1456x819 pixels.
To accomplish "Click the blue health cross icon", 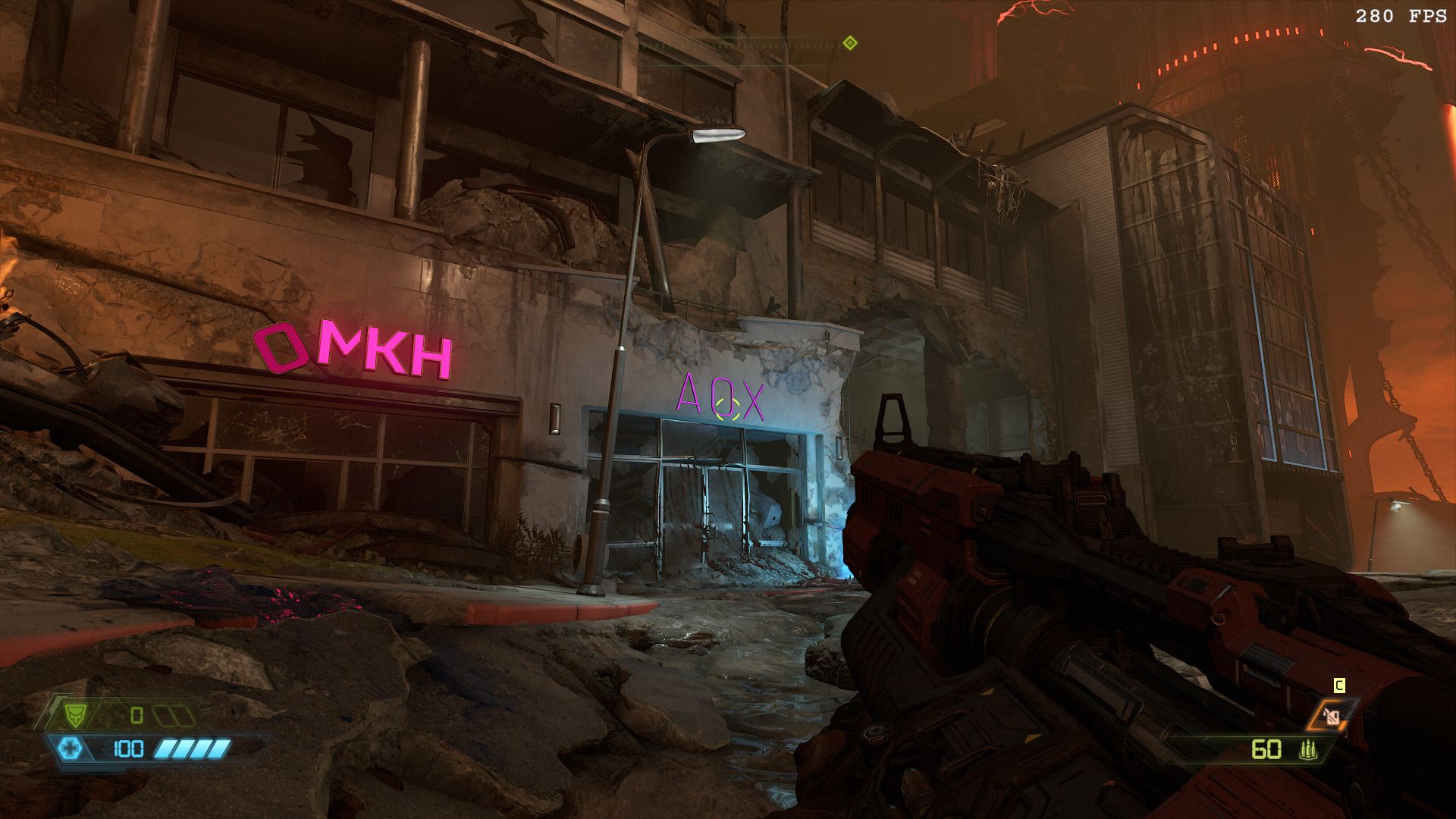I will click(x=70, y=749).
